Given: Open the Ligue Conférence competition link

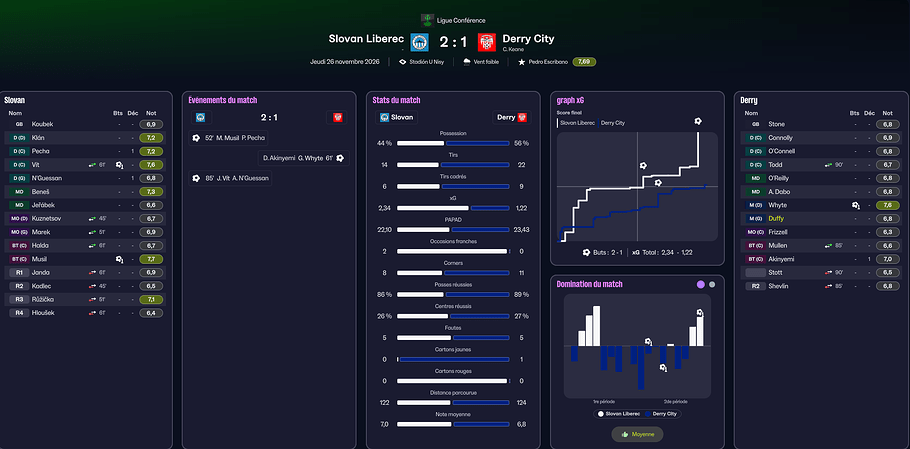Looking at the screenshot, I should coord(454,19).
